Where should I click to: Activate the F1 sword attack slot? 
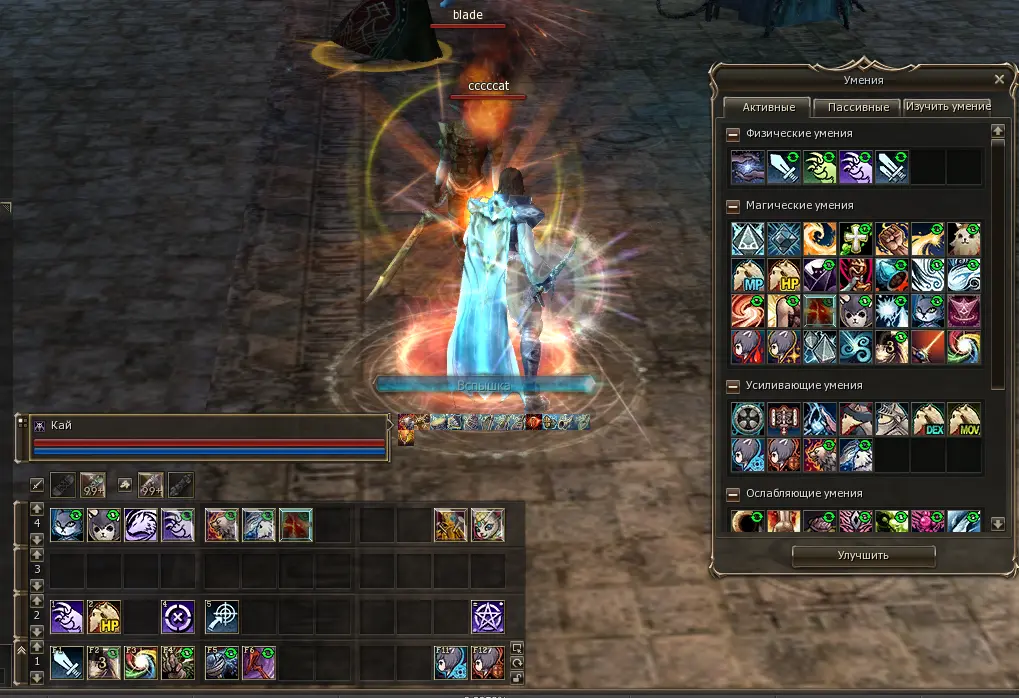(x=67, y=663)
